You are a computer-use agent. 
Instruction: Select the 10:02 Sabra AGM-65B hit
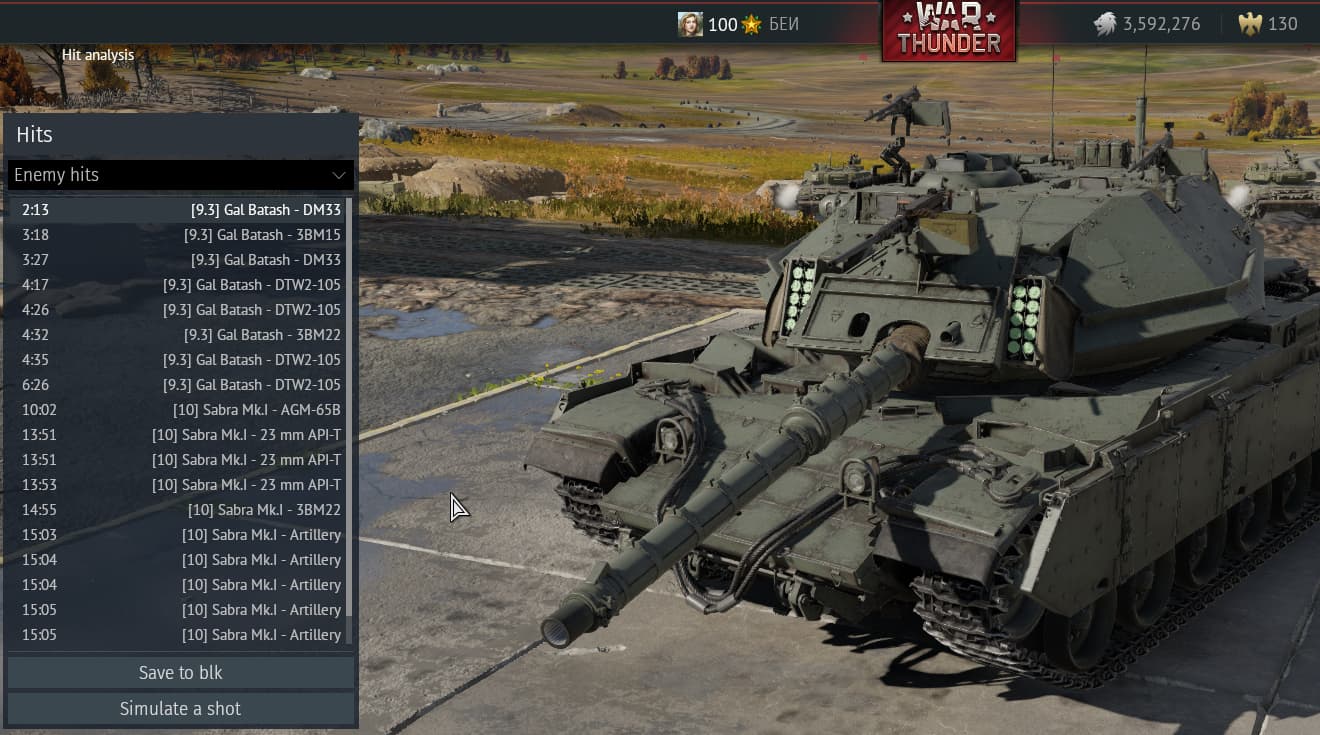click(180, 409)
